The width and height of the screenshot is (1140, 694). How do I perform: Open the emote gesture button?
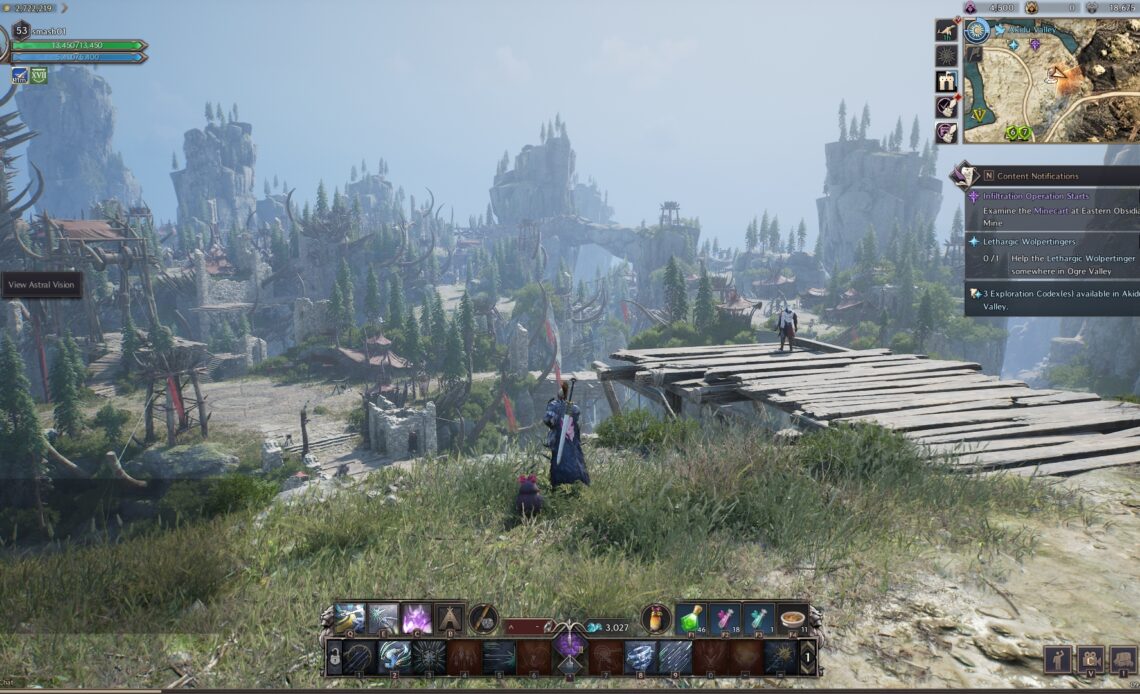tap(1057, 659)
